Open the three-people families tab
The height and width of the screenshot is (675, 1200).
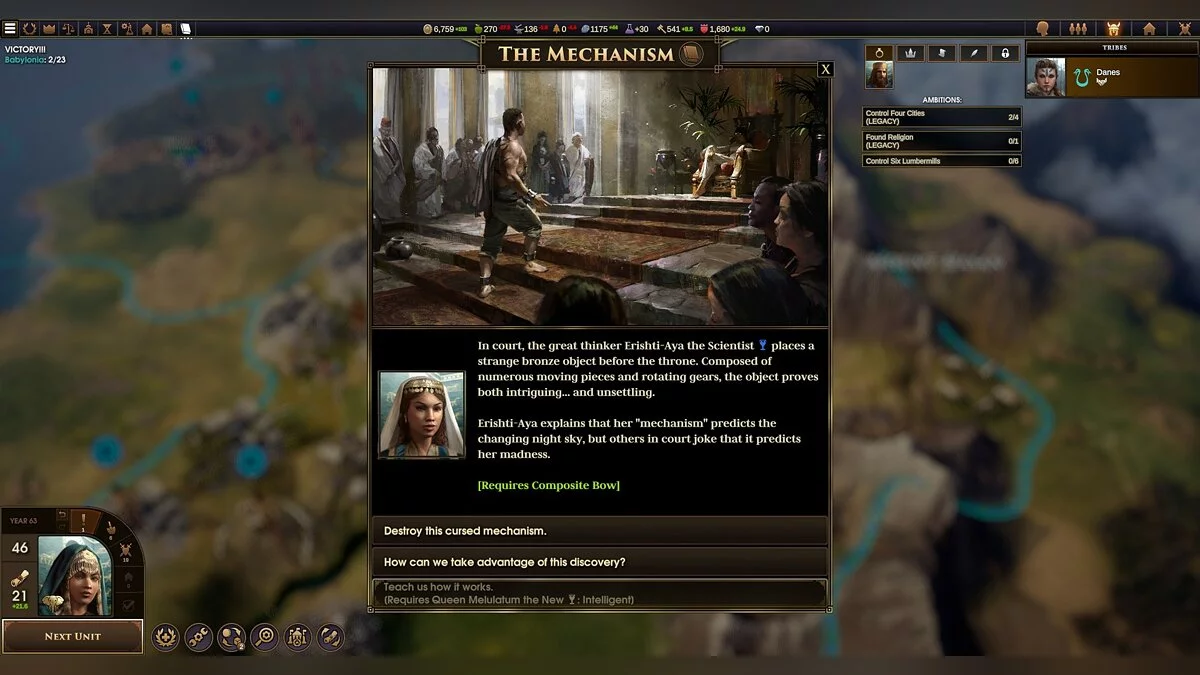click(x=1078, y=29)
